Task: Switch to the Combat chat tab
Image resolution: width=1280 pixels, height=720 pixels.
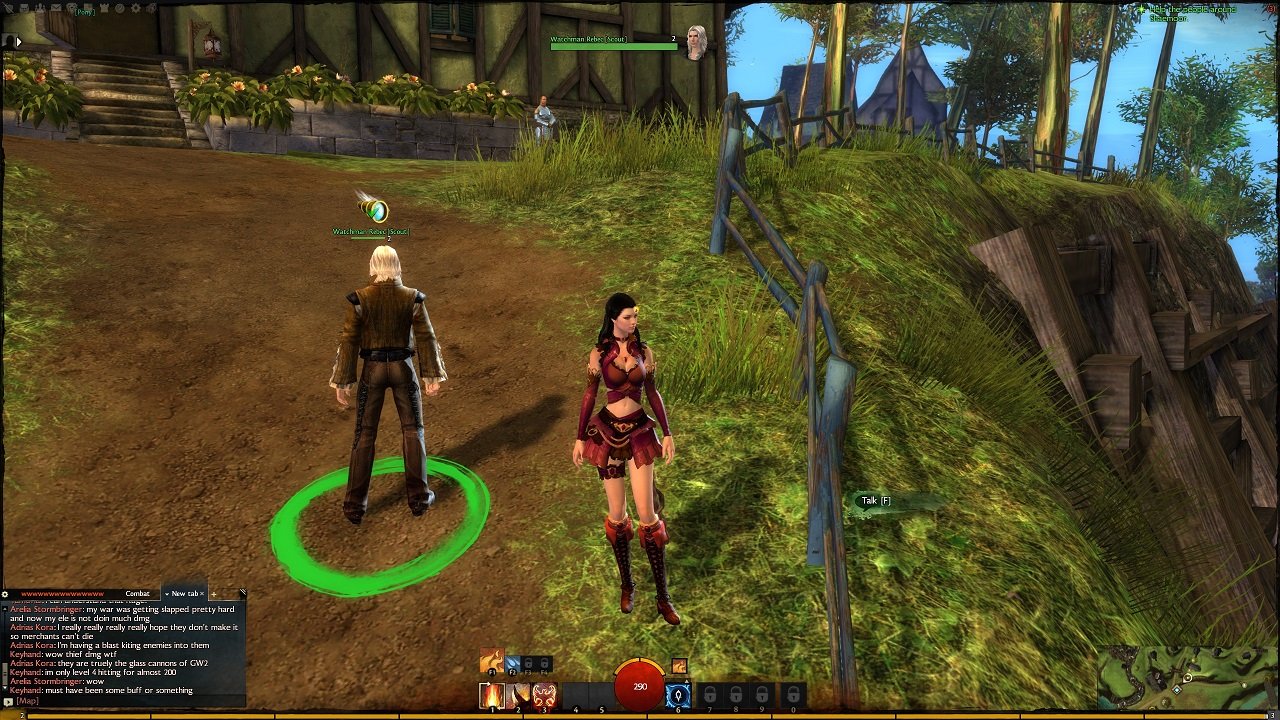Action: pyautogui.click(x=137, y=593)
